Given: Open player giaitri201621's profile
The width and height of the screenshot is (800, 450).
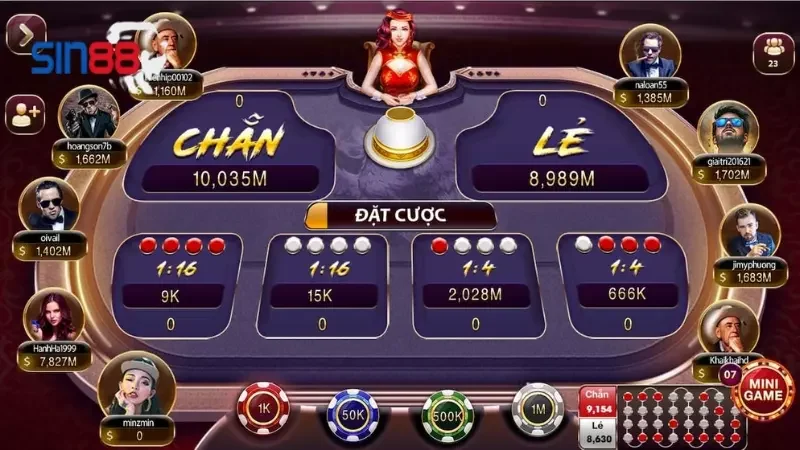Looking at the screenshot, I should coord(727,128).
